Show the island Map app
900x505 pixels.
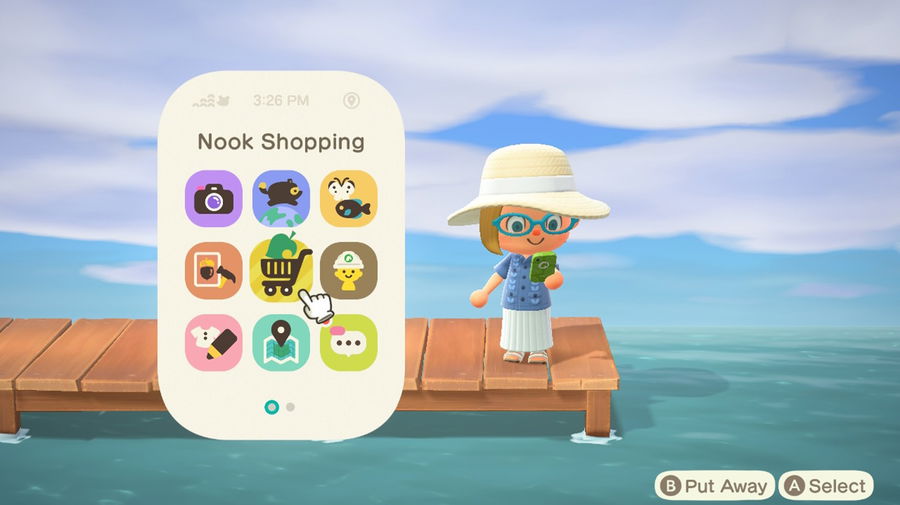[x=281, y=343]
